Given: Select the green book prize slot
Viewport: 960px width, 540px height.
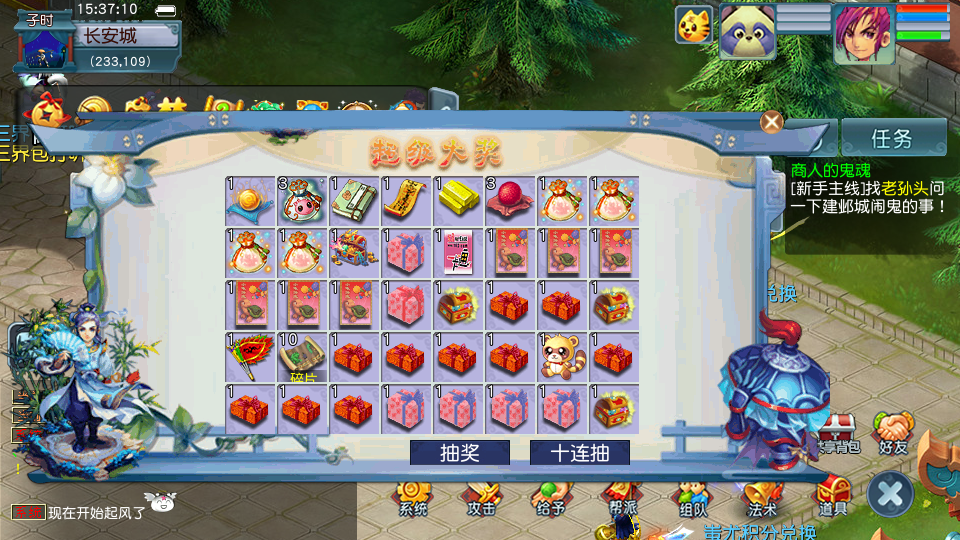Looking at the screenshot, I should (x=354, y=201).
